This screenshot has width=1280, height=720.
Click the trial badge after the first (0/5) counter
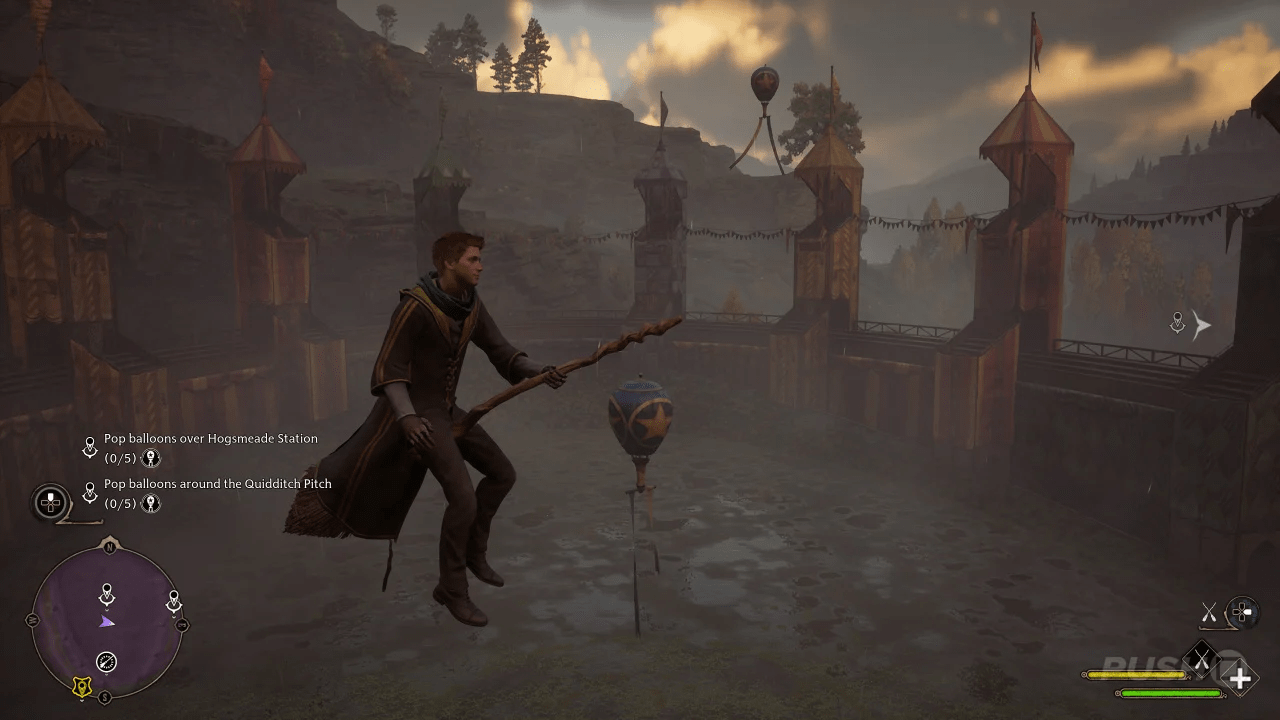point(151,459)
